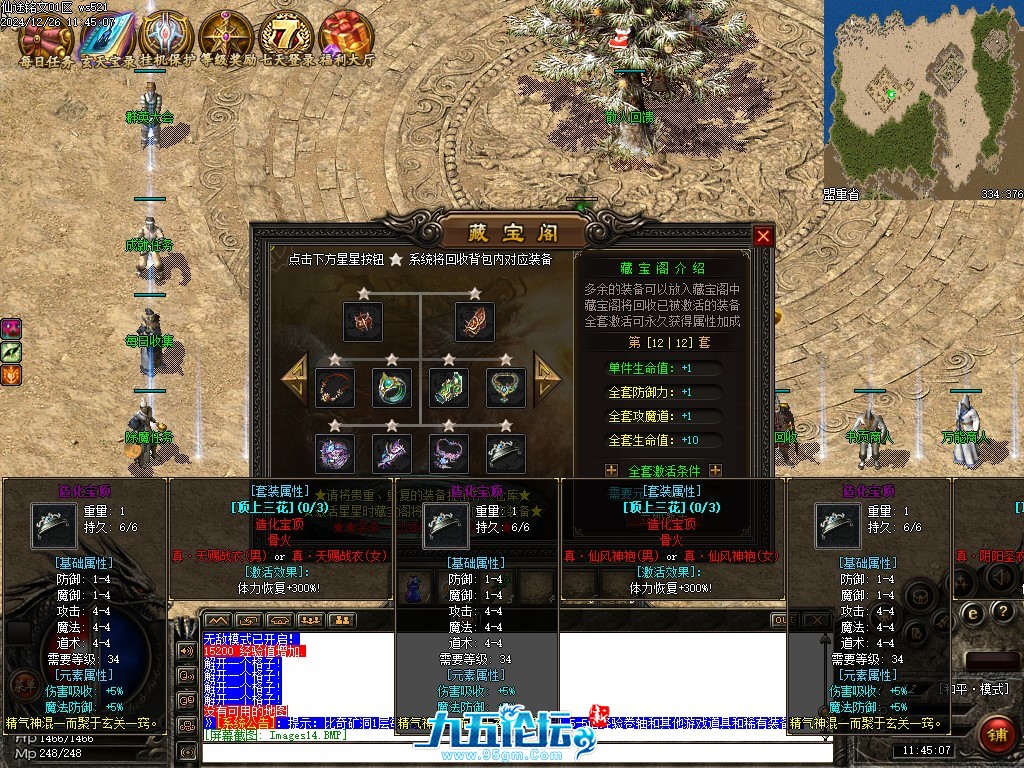Select the silver crown helmet slot
Image resolution: width=1024 pixels, height=768 pixels.
pyautogui.click(x=505, y=453)
